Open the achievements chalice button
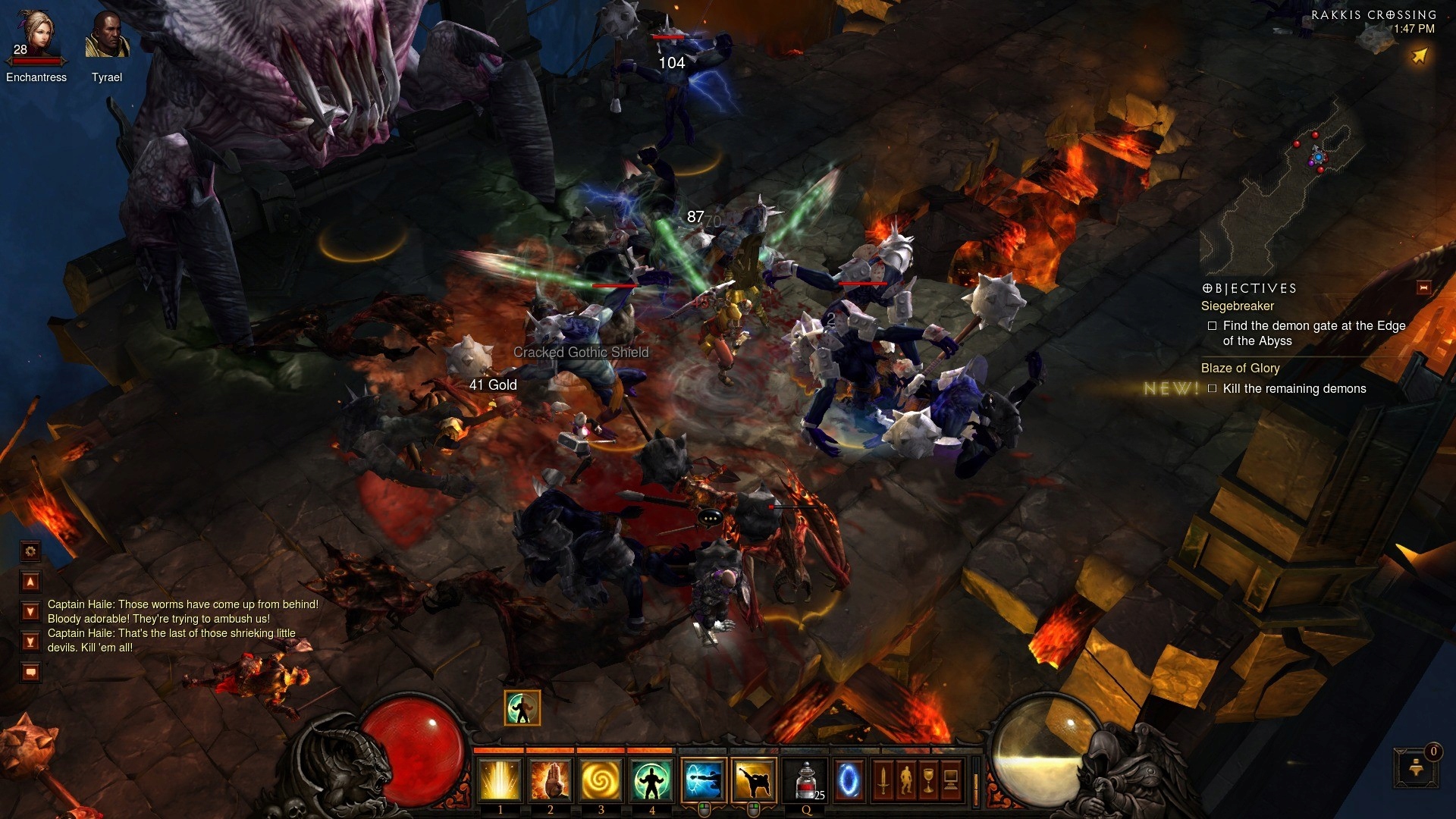The width and height of the screenshot is (1456, 819). click(928, 780)
